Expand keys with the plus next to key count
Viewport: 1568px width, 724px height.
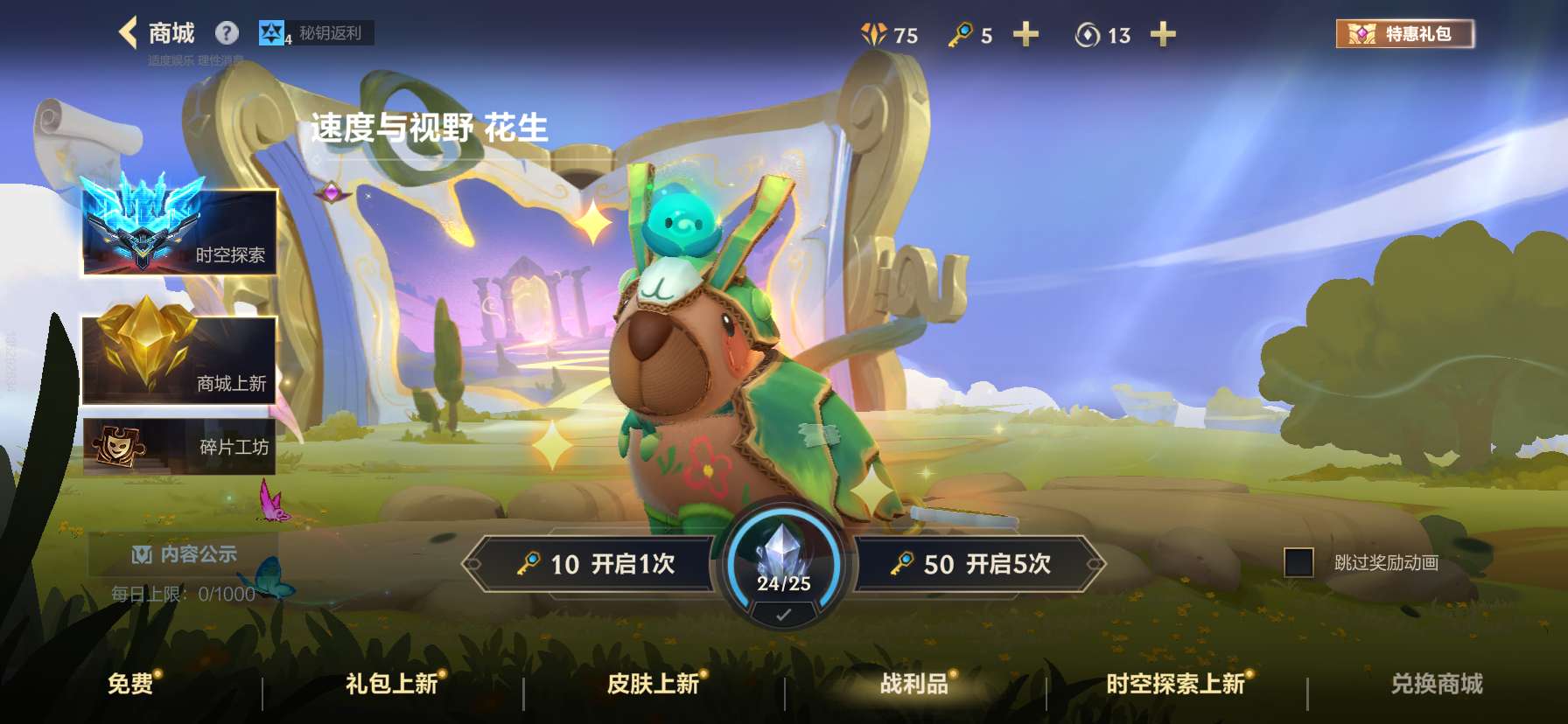[1025, 35]
